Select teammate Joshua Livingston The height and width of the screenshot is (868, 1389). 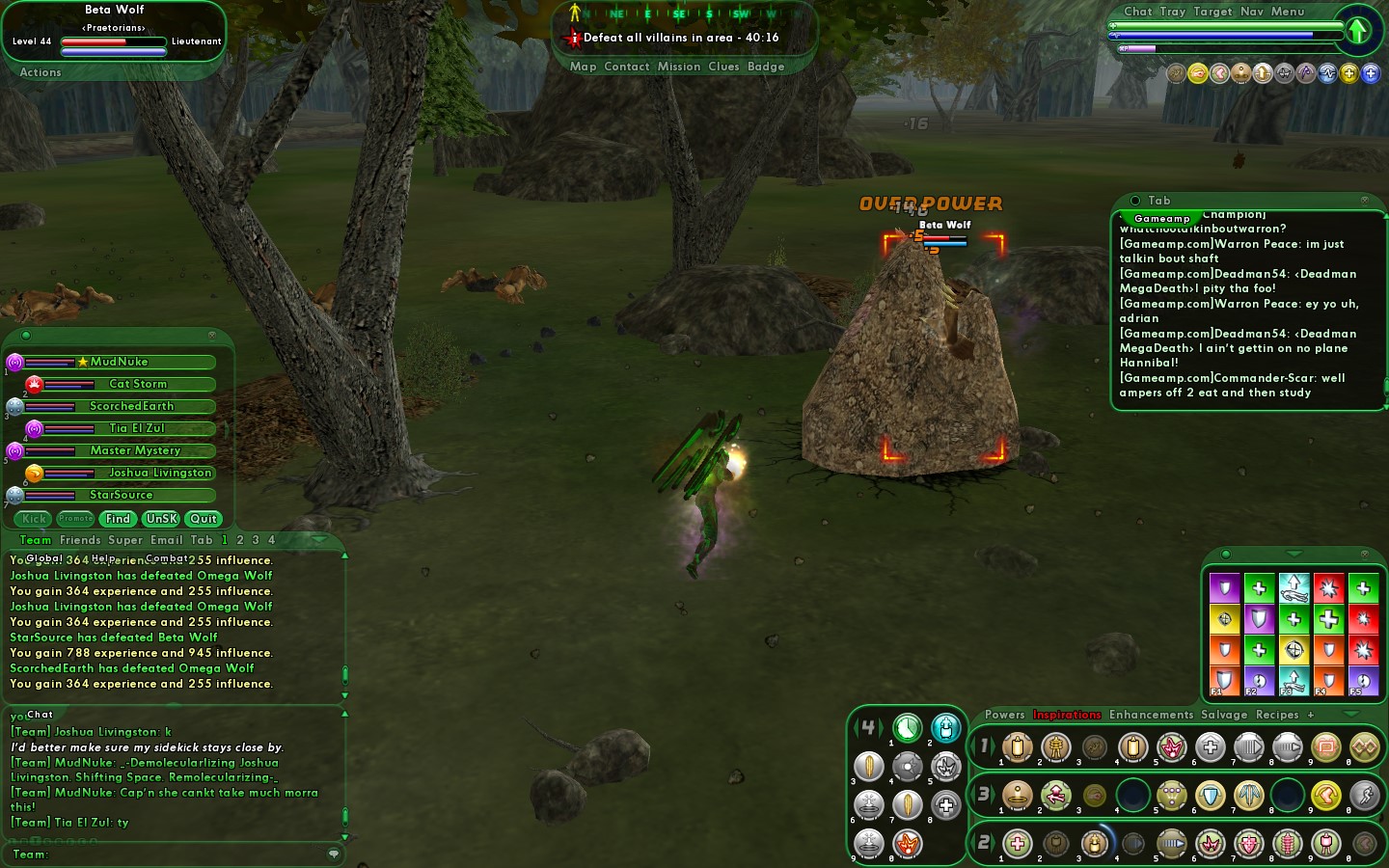(x=159, y=473)
